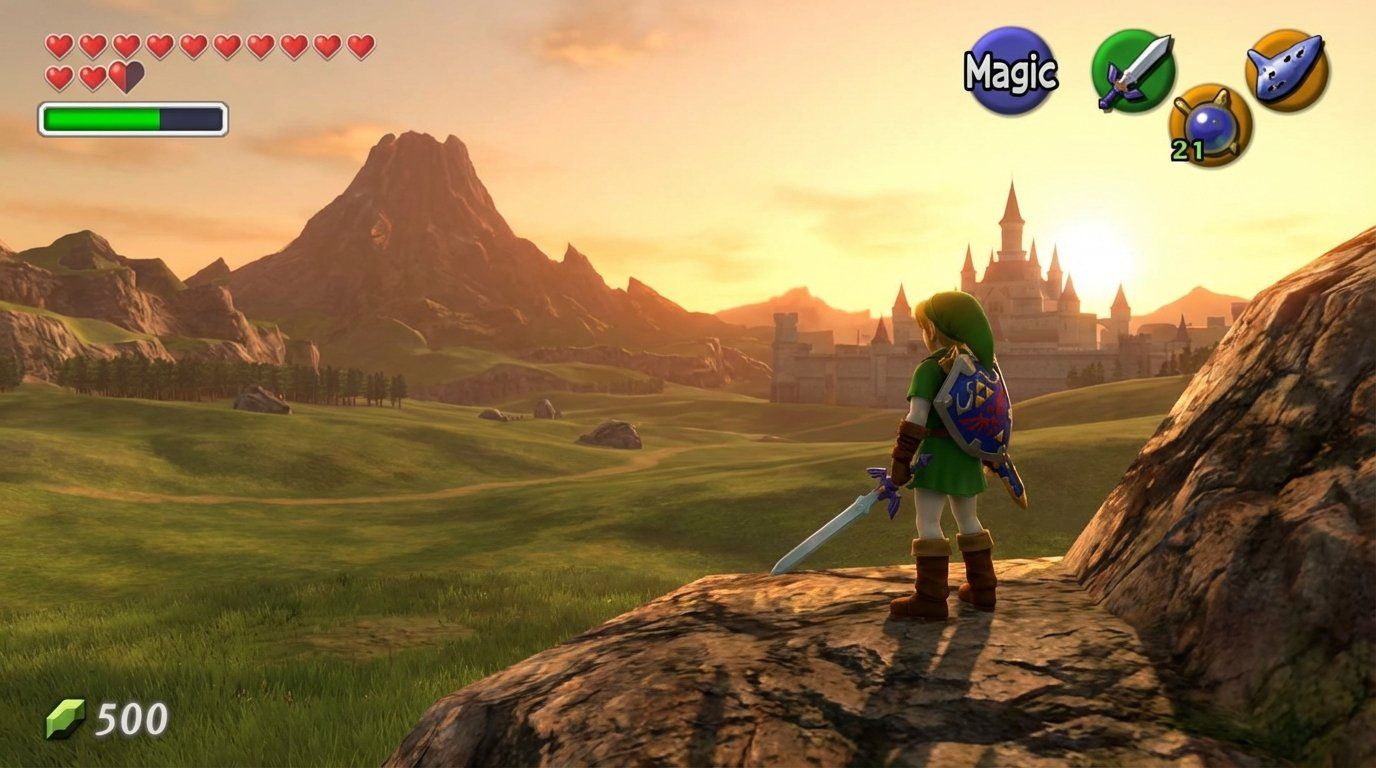Click the green magic meter bar

click(100, 117)
